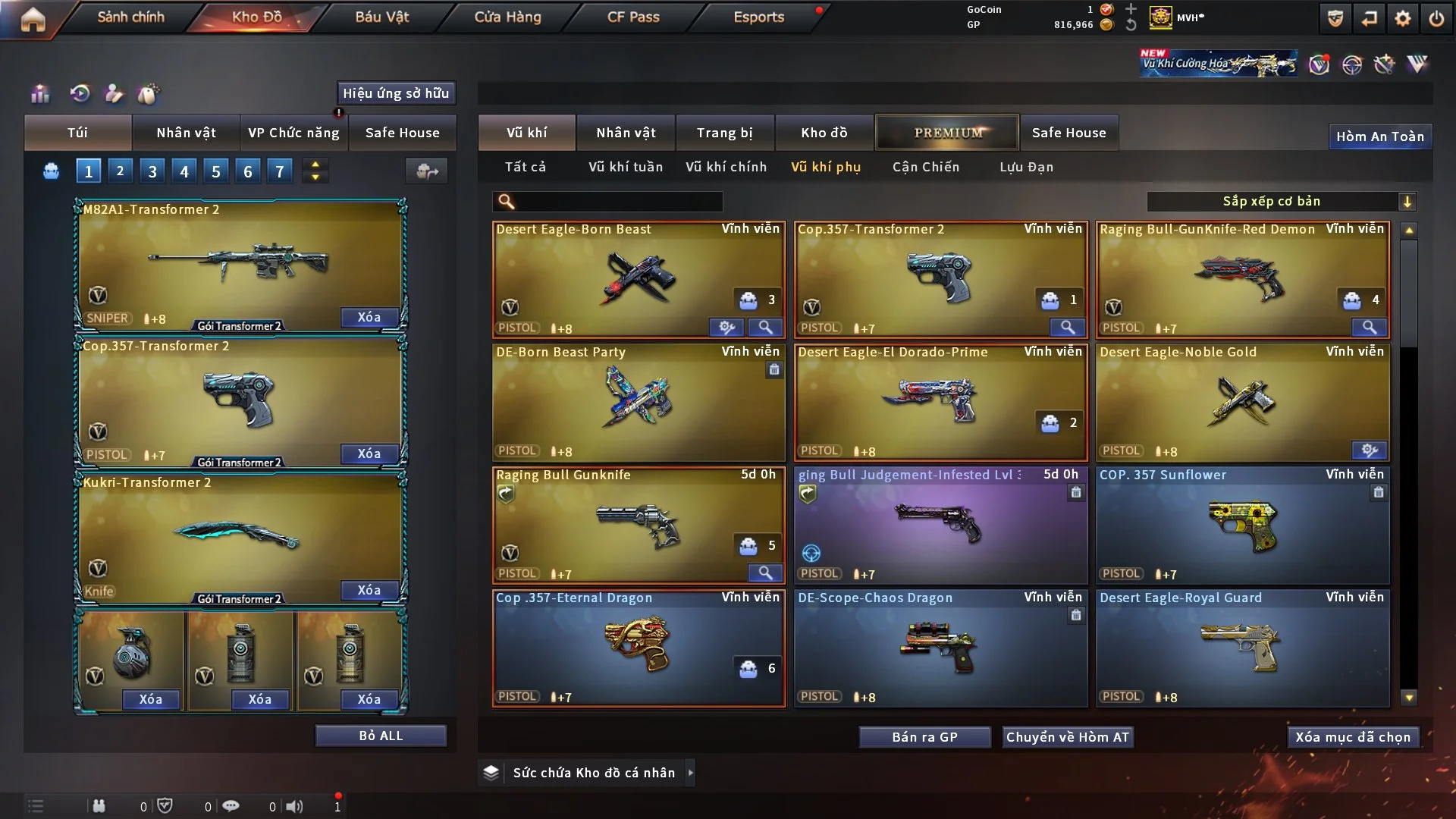Go to Sảnh chính lobby
Image resolution: width=1456 pixels, height=819 pixels.
[x=130, y=17]
